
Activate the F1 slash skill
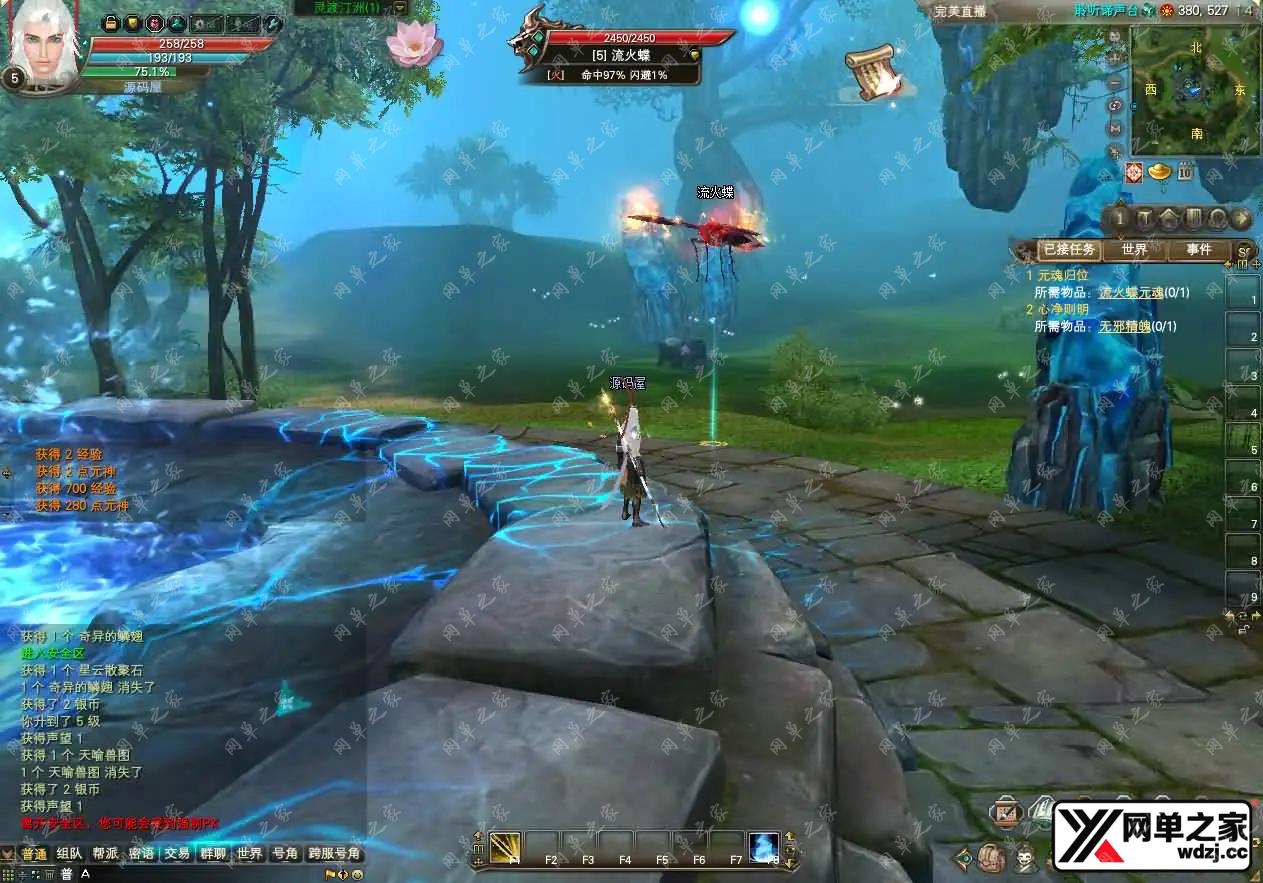[x=505, y=848]
